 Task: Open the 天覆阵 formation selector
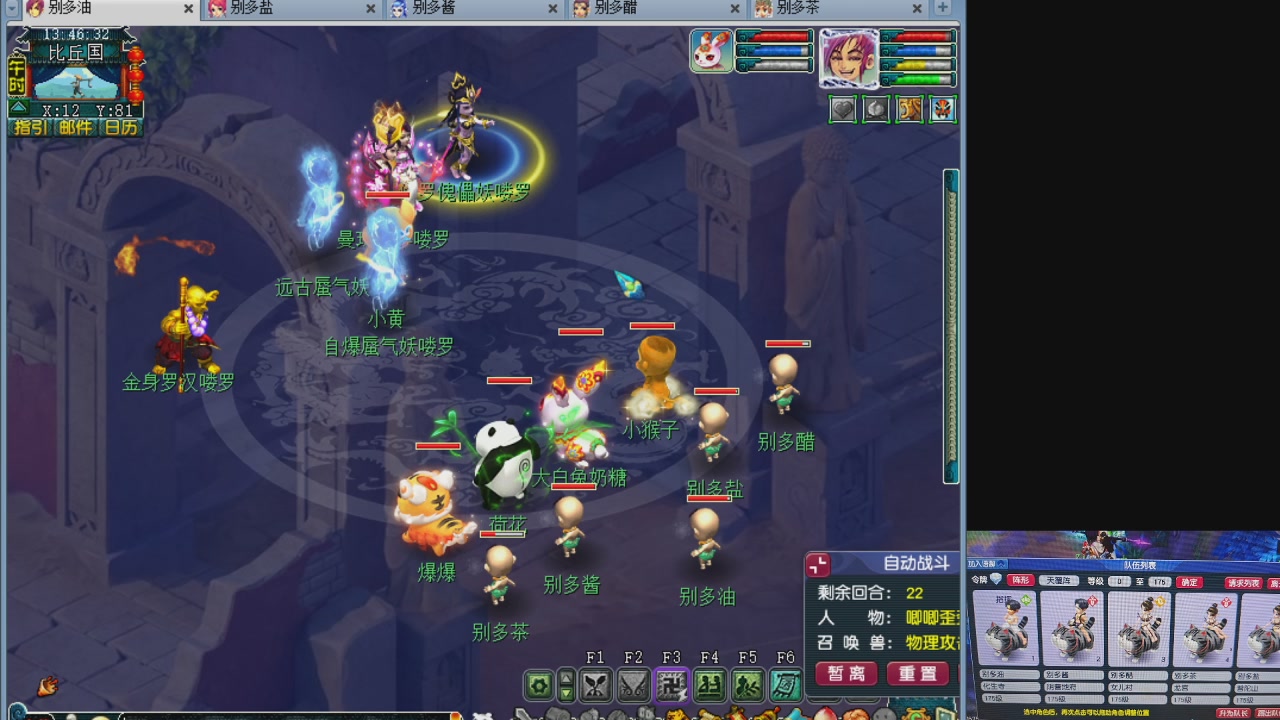click(1059, 581)
